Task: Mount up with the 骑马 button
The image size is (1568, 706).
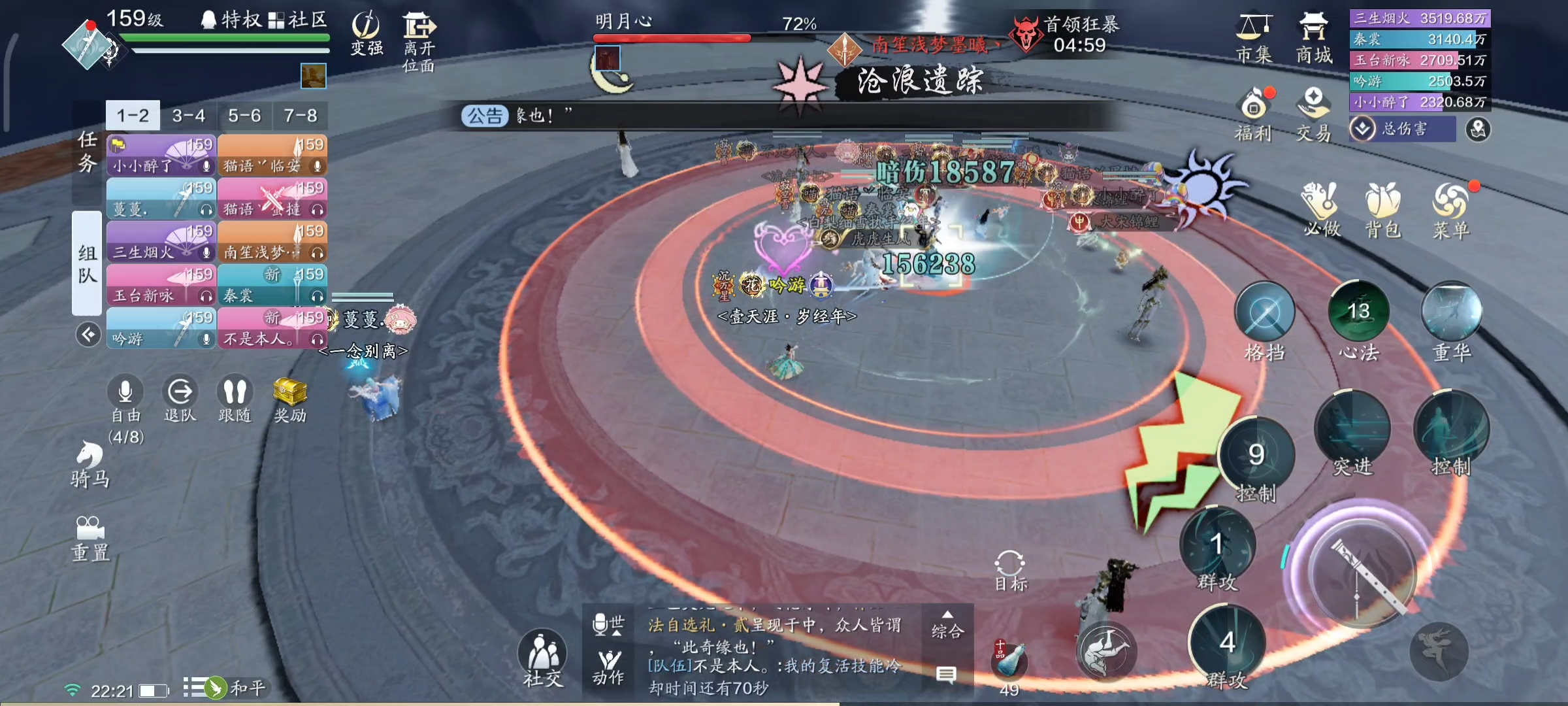Action: coord(90,463)
